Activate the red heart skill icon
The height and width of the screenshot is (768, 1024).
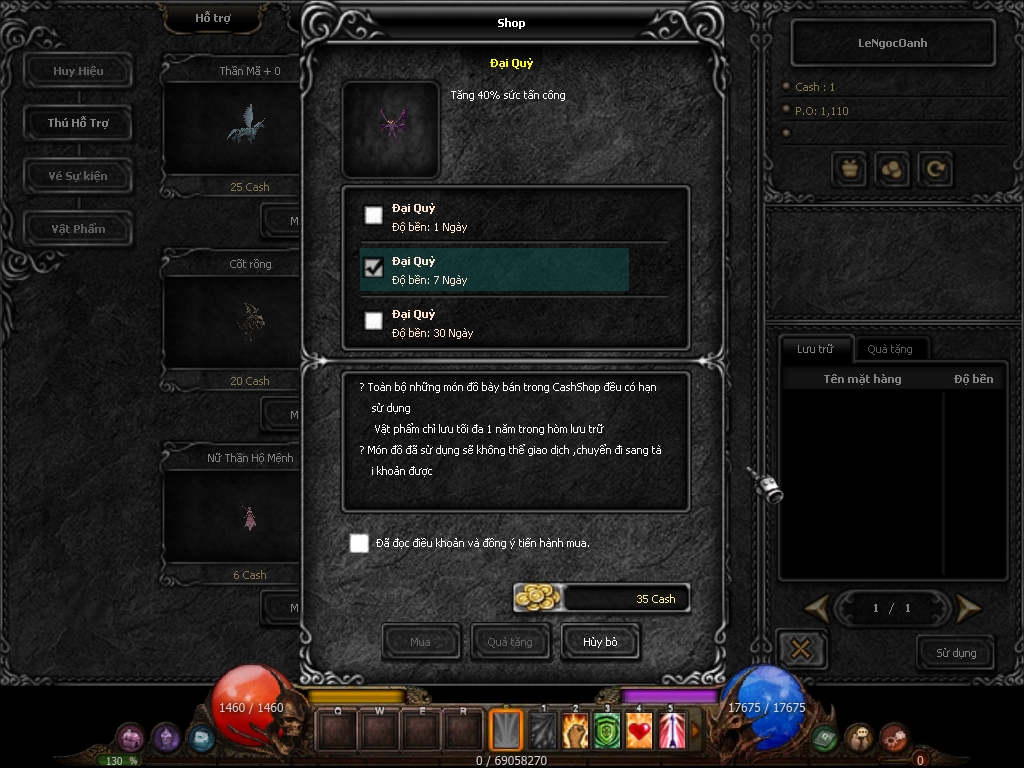tap(640, 731)
